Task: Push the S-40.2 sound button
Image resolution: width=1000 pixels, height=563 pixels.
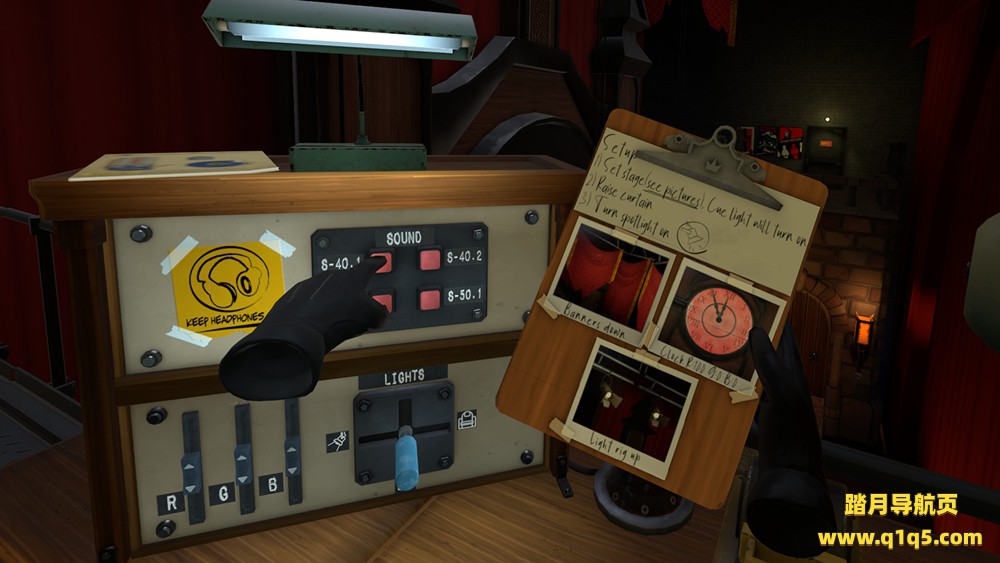Action: coord(430,260)
